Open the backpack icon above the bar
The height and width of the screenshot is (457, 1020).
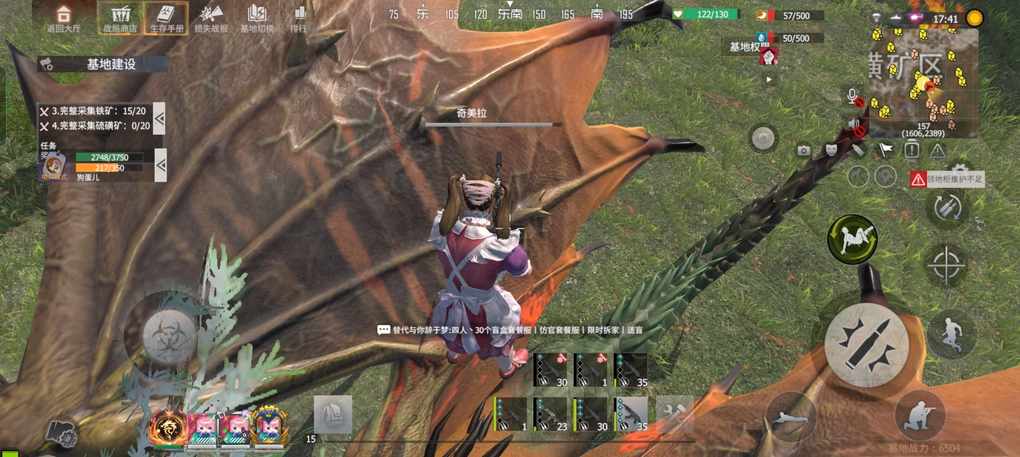332,414
